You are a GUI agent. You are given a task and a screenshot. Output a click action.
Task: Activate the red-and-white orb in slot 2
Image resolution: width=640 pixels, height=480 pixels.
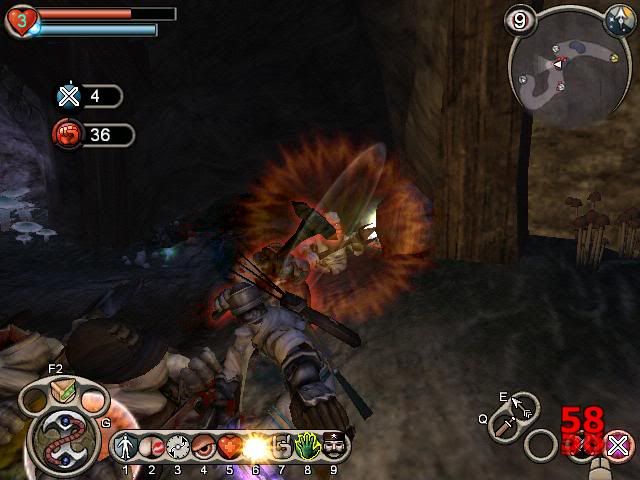151,446
